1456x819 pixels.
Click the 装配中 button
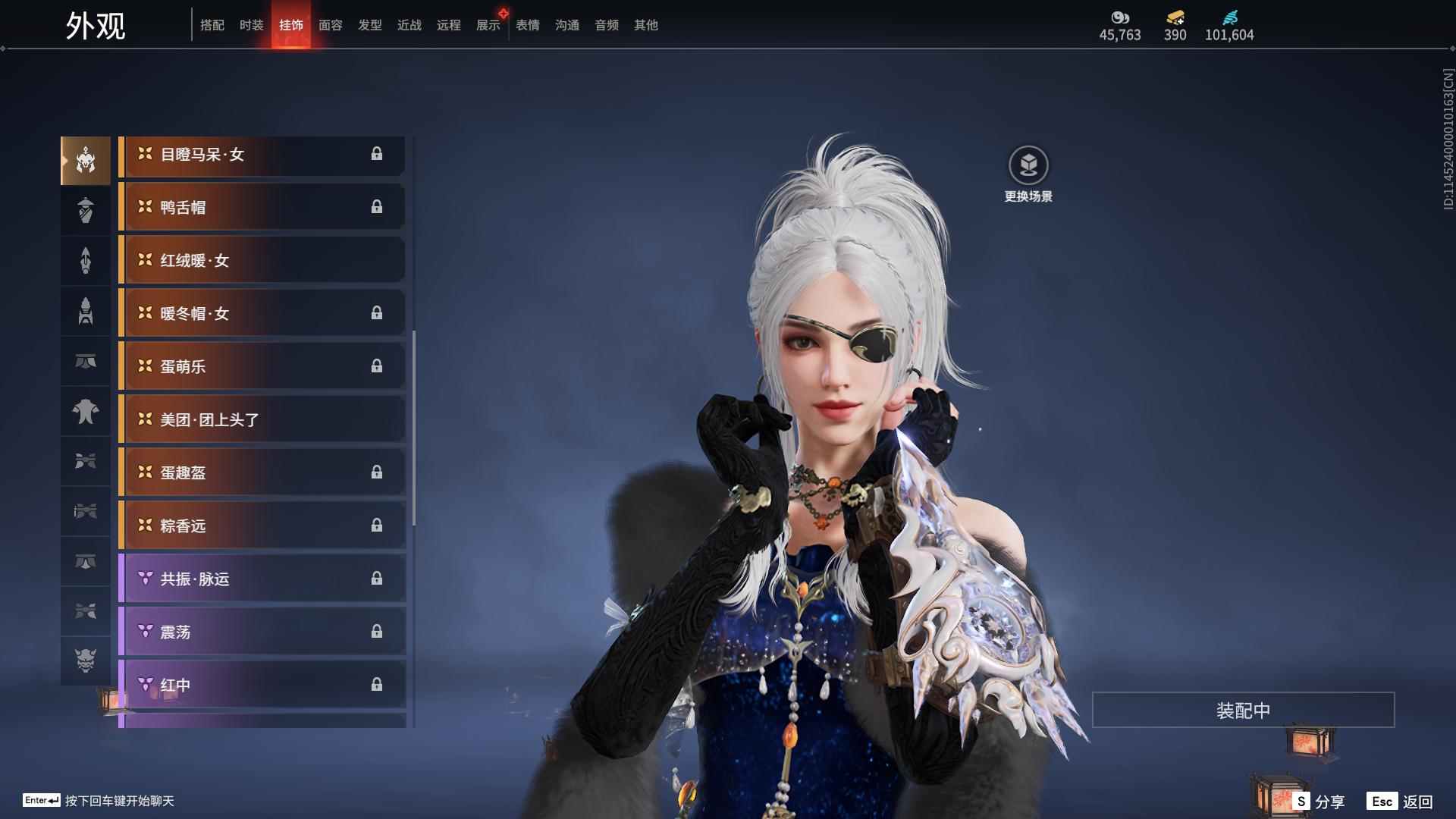pos(1243,710)
